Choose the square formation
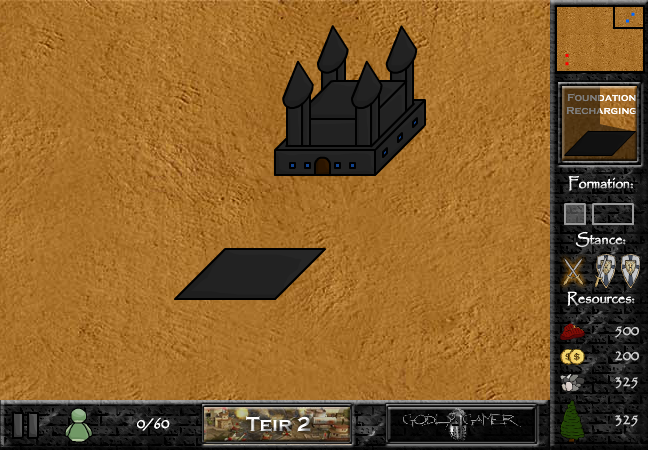The image size is (648, 450). pos(574,214)
